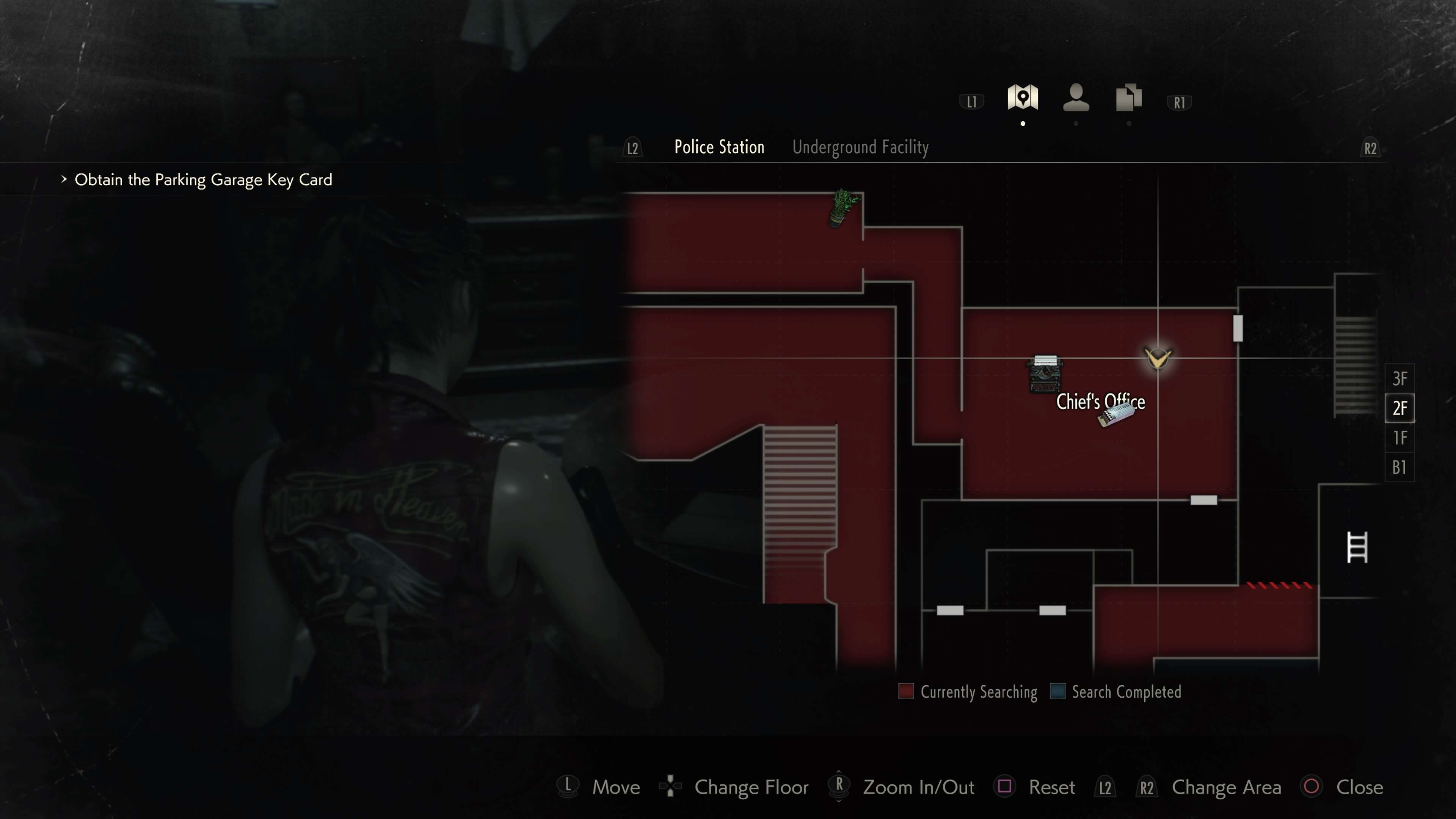
Task: Show floor 1F on the map
Action: (x=1400, y=438)
